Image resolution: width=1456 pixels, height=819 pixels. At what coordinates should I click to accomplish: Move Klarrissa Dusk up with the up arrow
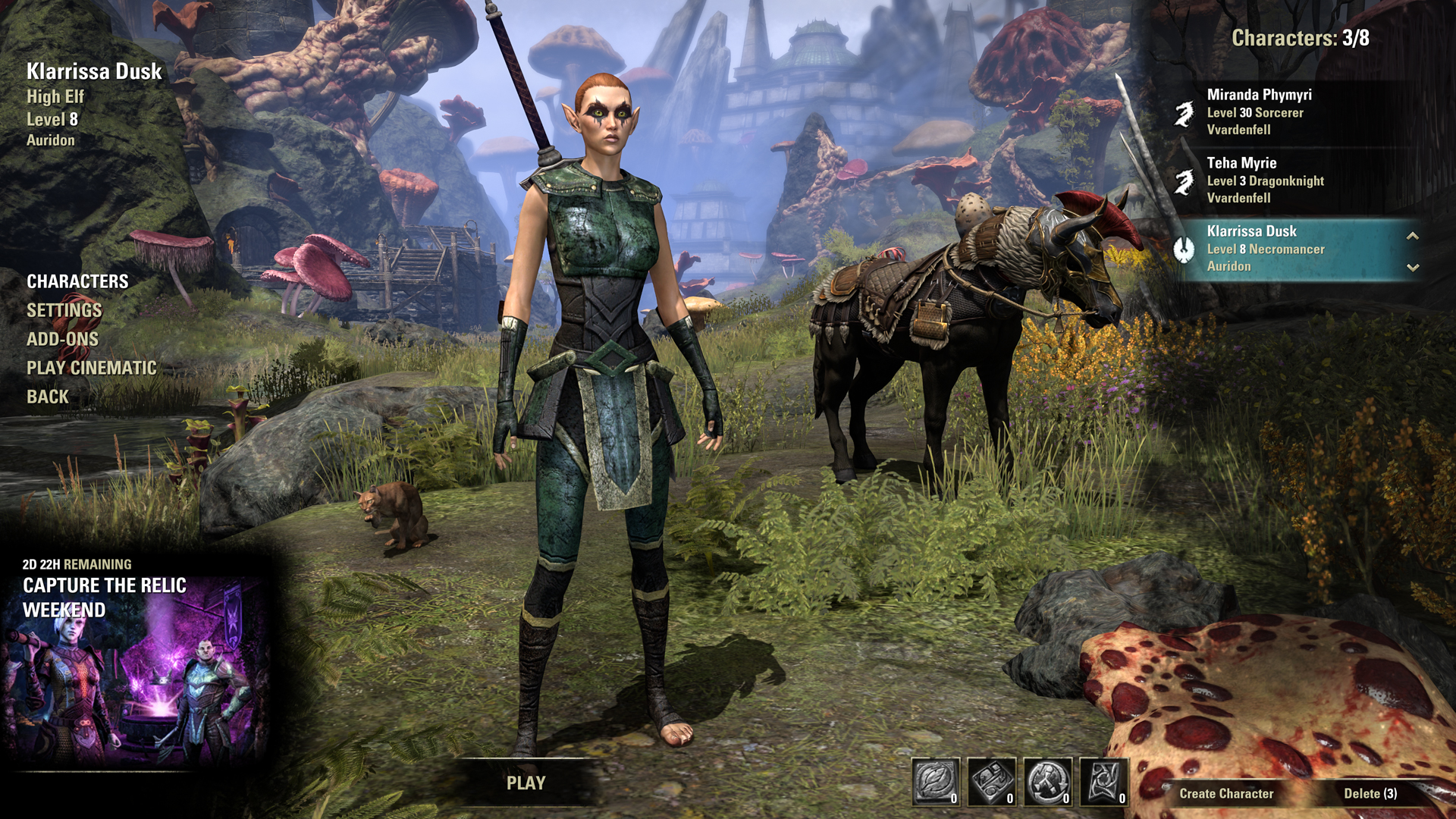(1413, 236)
